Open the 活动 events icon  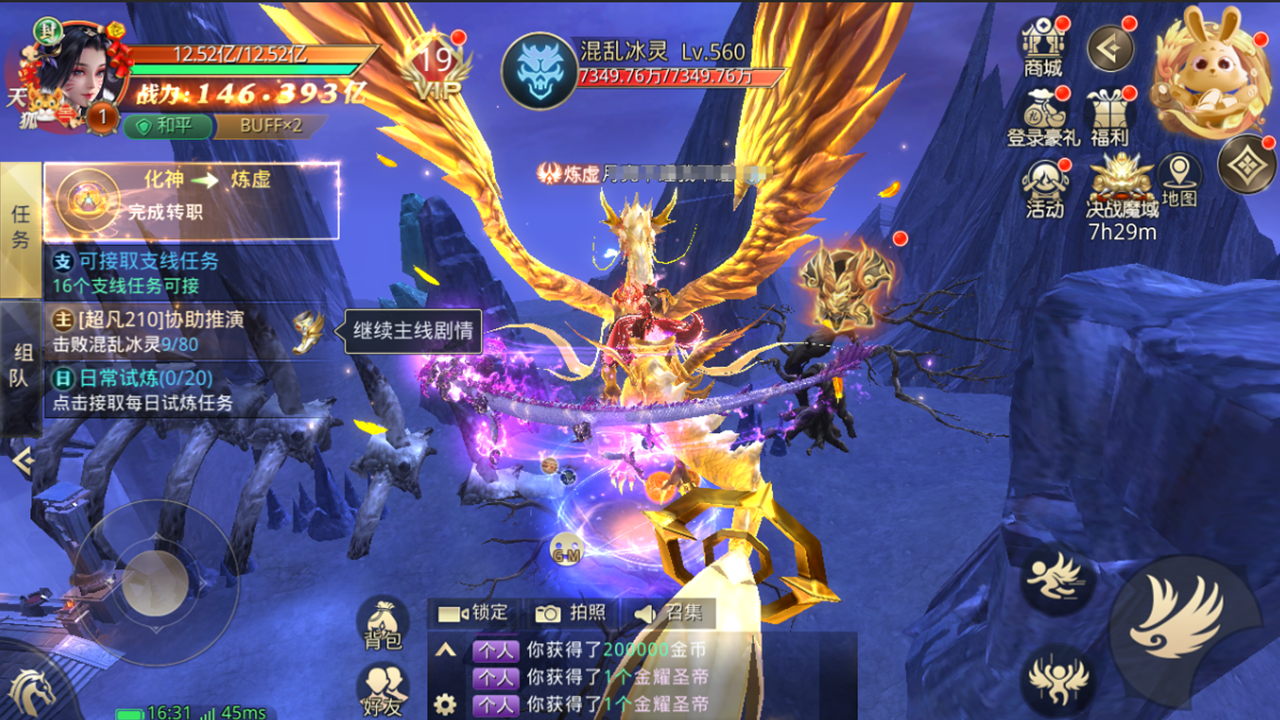1044,189
